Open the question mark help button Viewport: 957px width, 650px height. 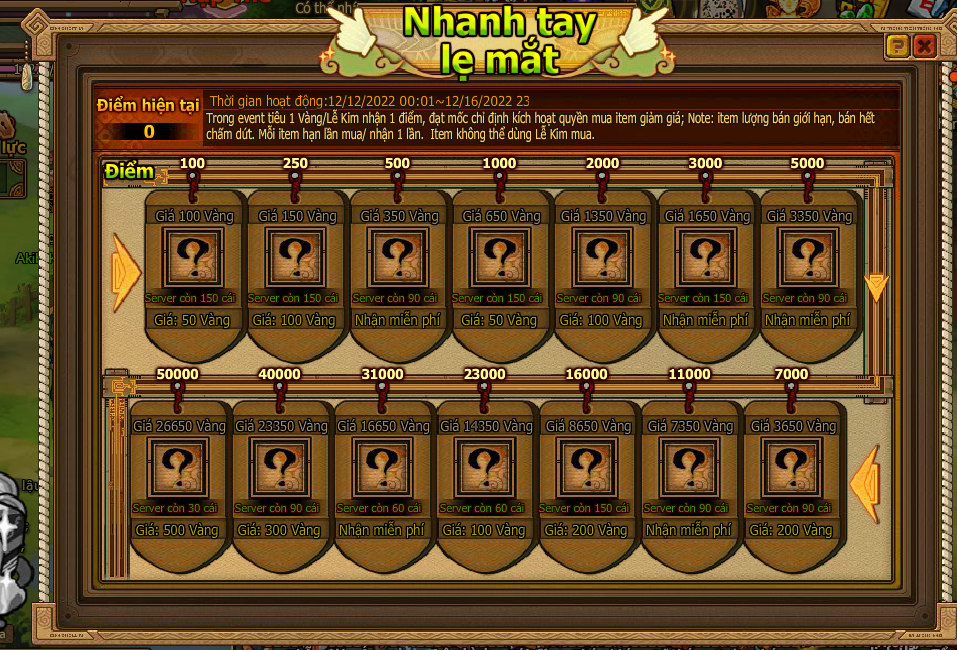click(898, 46)
